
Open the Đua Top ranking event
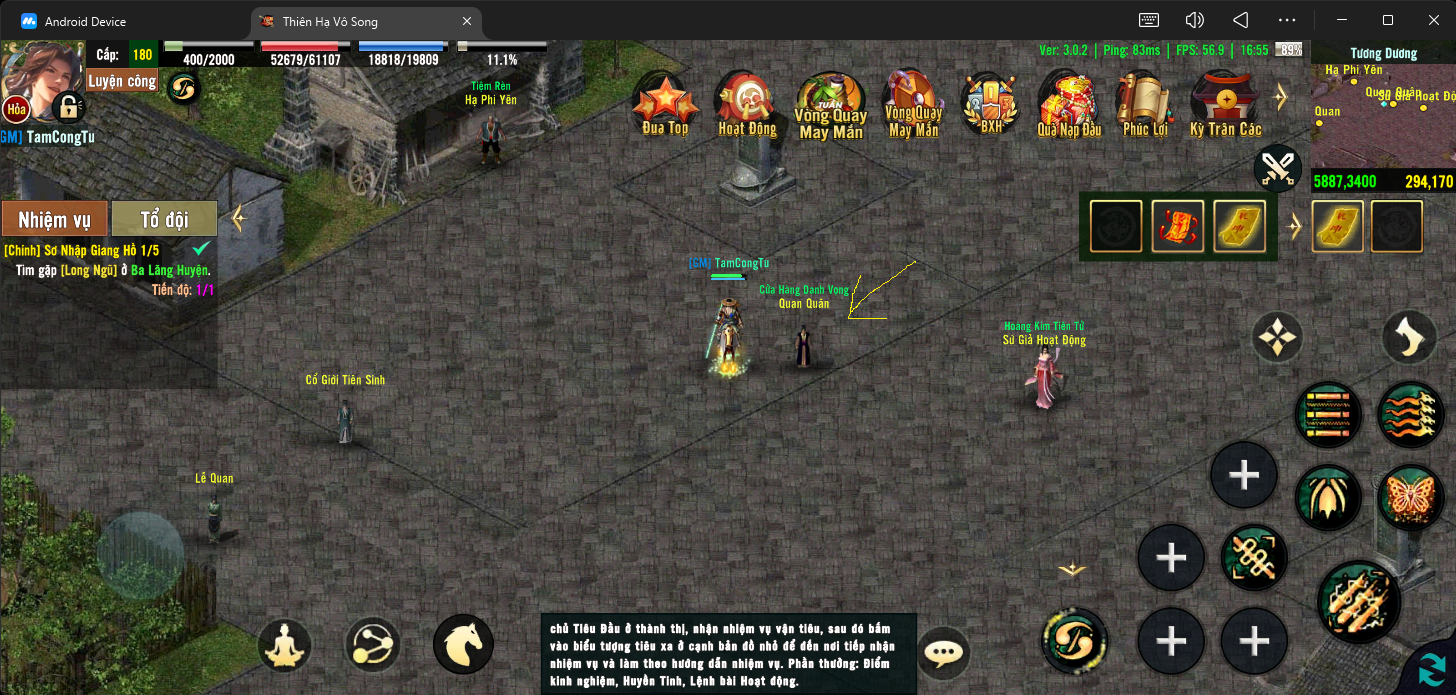pyautogui.click(x=664, y=104)
